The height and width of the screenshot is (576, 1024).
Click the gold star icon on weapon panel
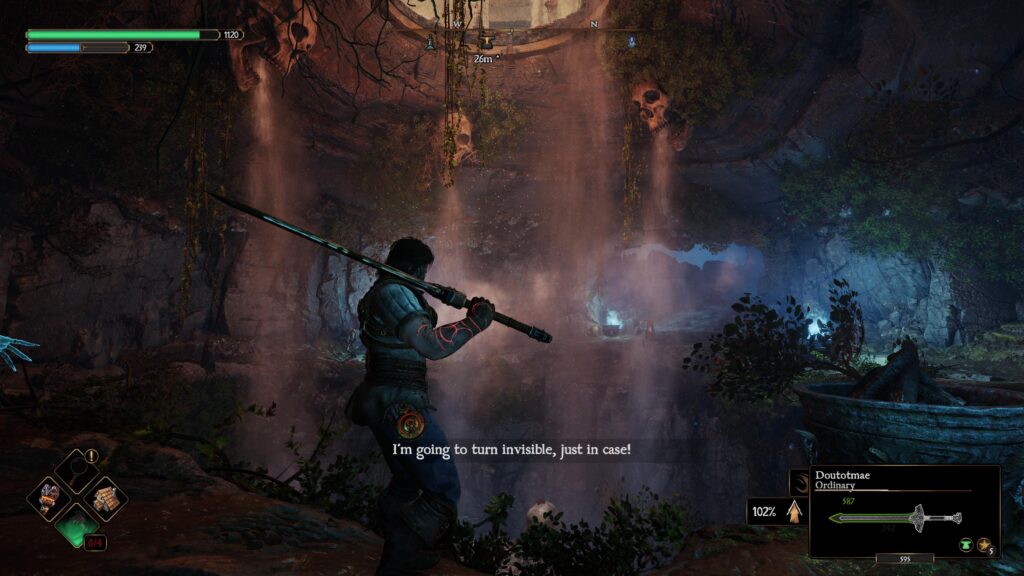click(983, 544)
